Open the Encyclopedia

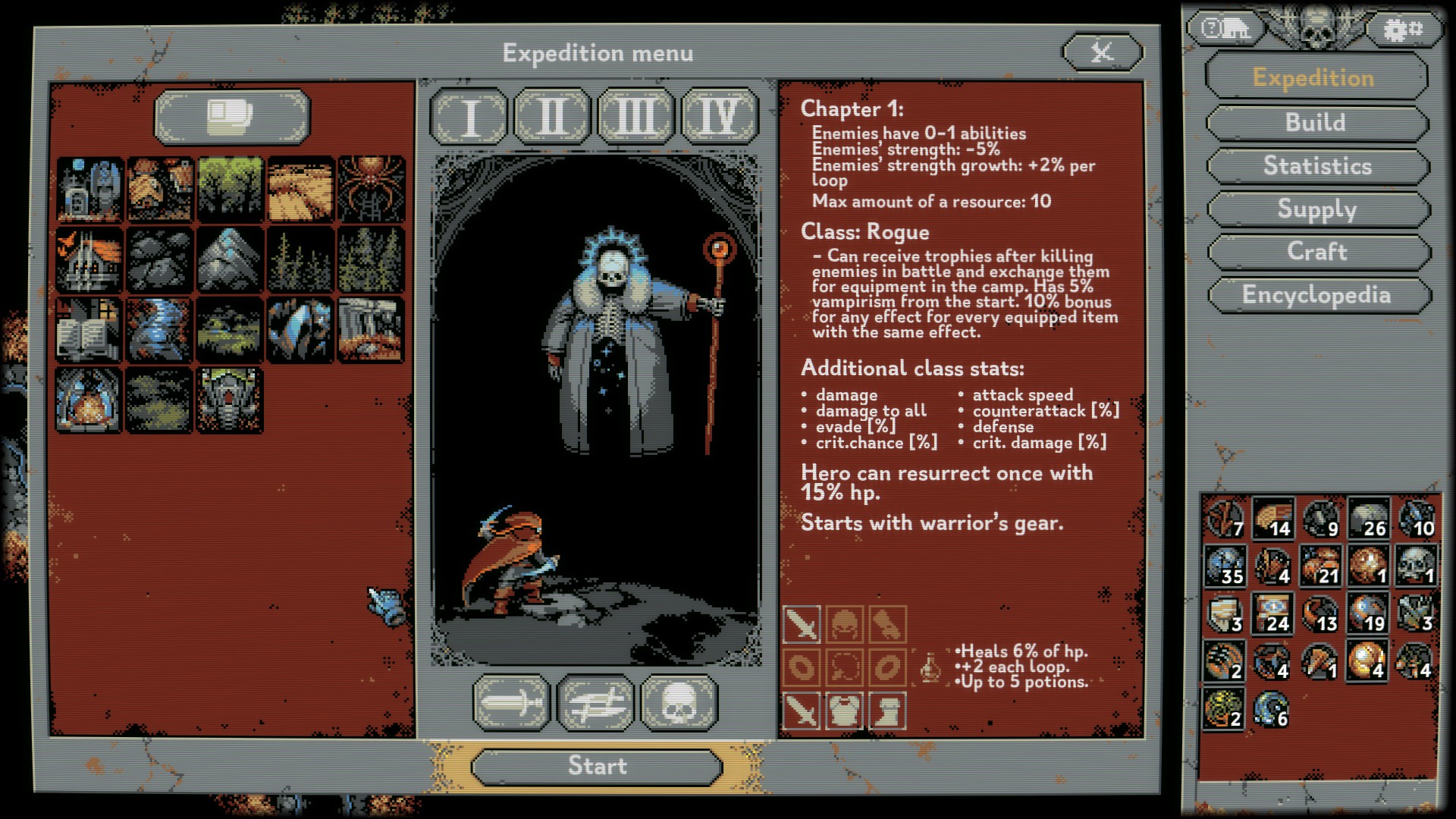coord(1317,295)
